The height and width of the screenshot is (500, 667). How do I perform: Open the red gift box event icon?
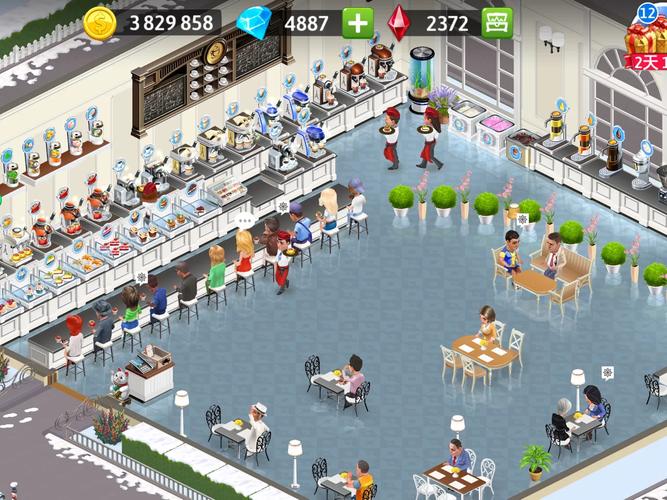tap(646, 38)
